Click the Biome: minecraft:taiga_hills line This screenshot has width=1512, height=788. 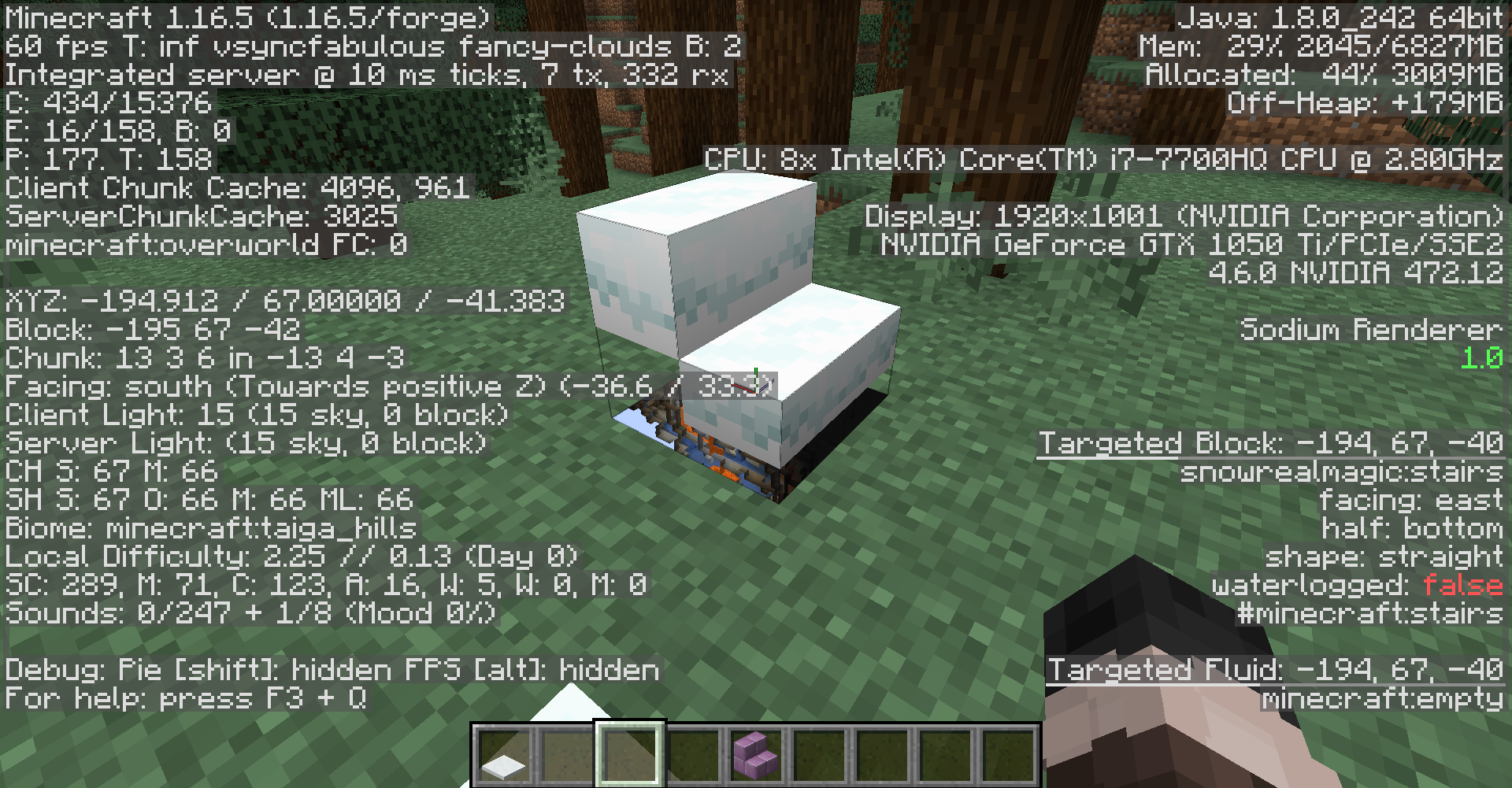click(209, 529)
